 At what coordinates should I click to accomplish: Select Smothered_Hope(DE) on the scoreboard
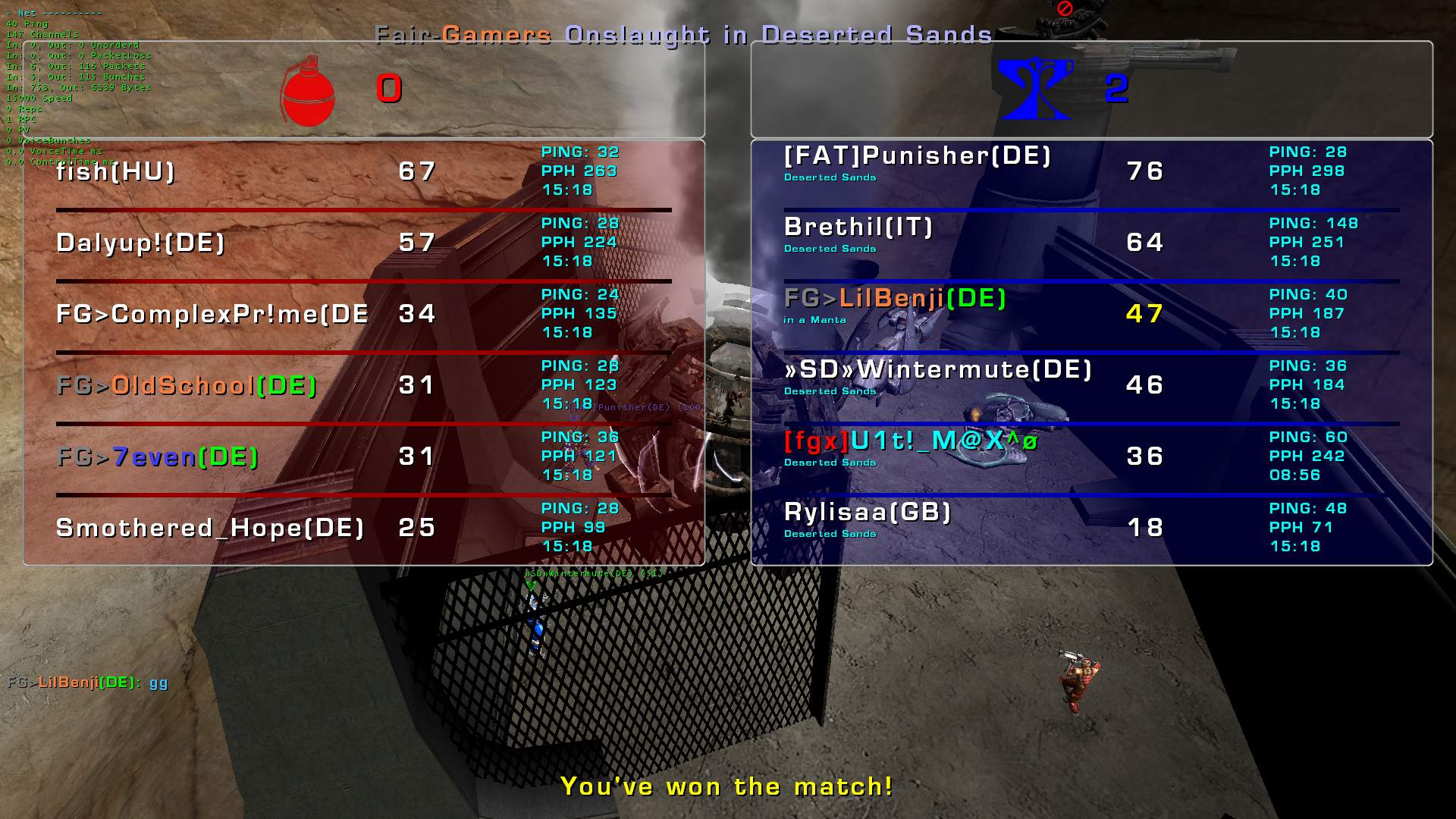210,529
